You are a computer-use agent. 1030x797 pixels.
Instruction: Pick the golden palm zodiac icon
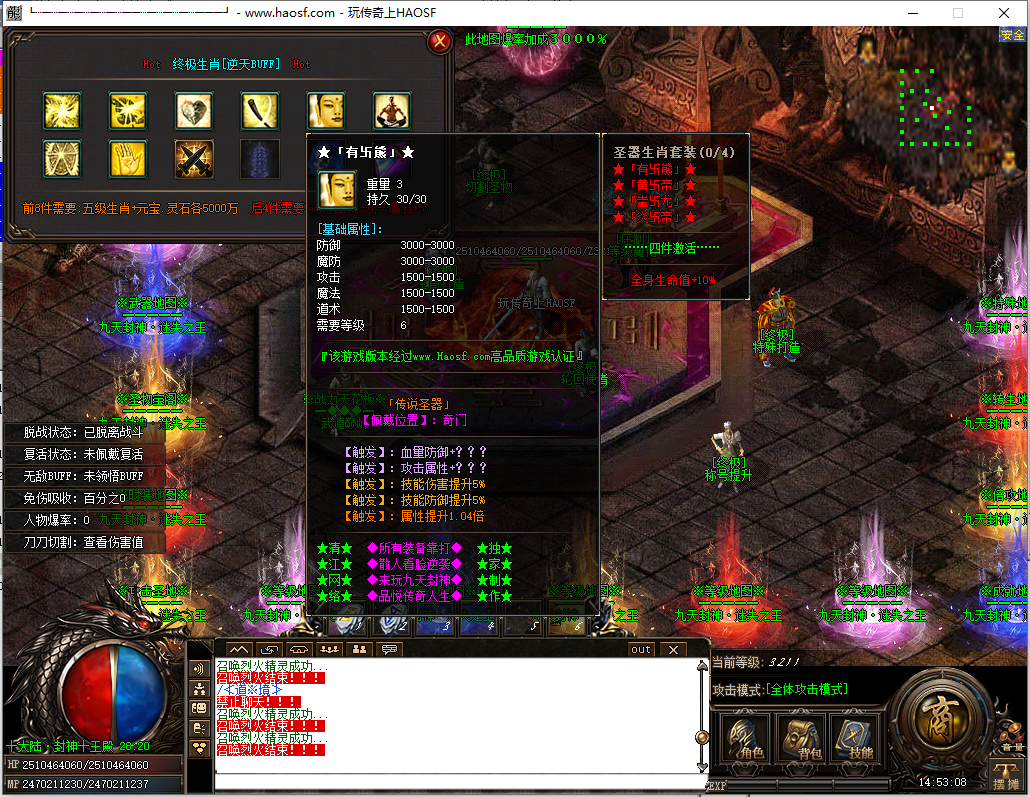[x=128, y=159]
